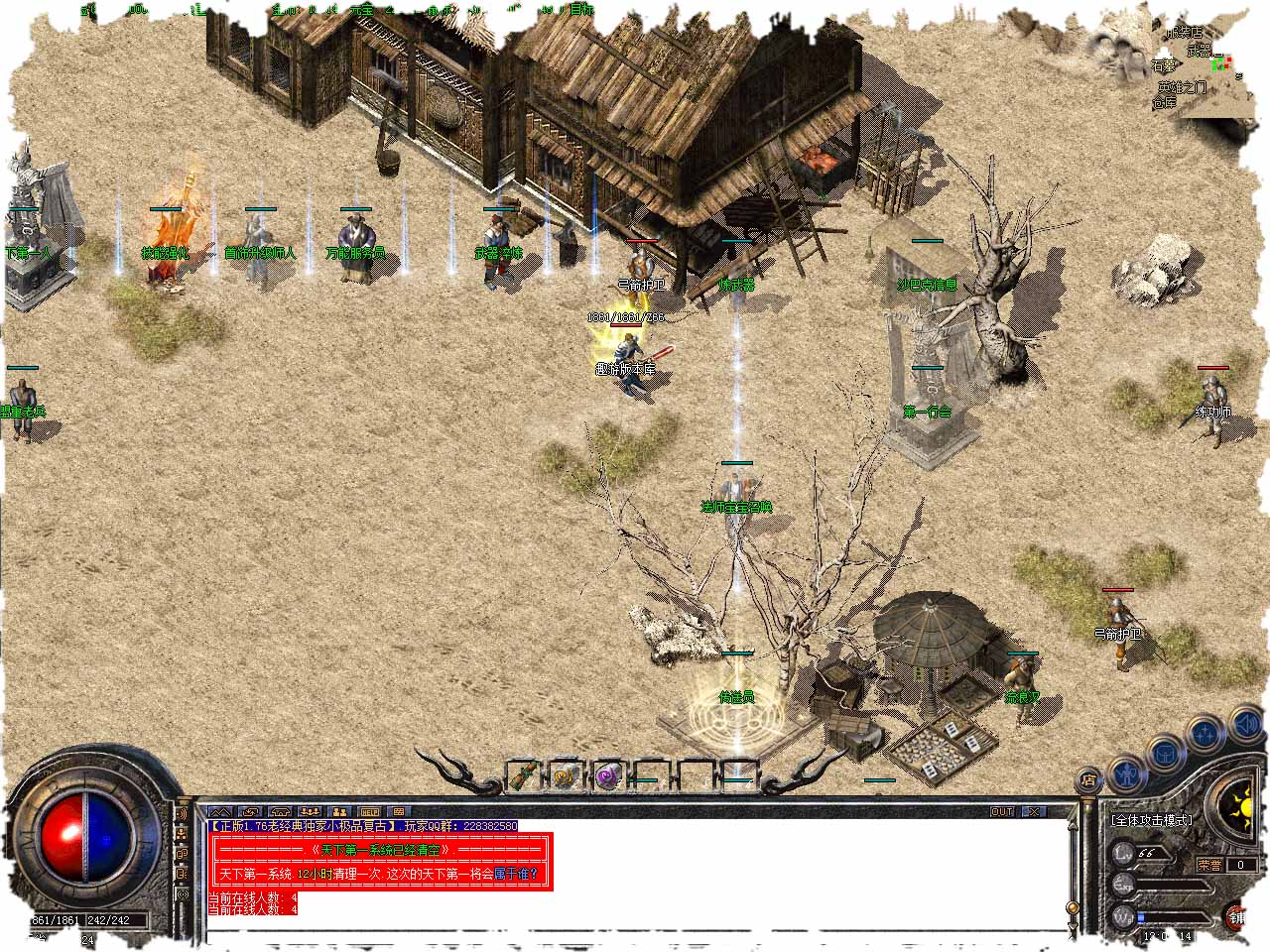The image size is (1270, 952).
Task: Use the yellow swirl scroll belt slot
Action: coord(566,774)
